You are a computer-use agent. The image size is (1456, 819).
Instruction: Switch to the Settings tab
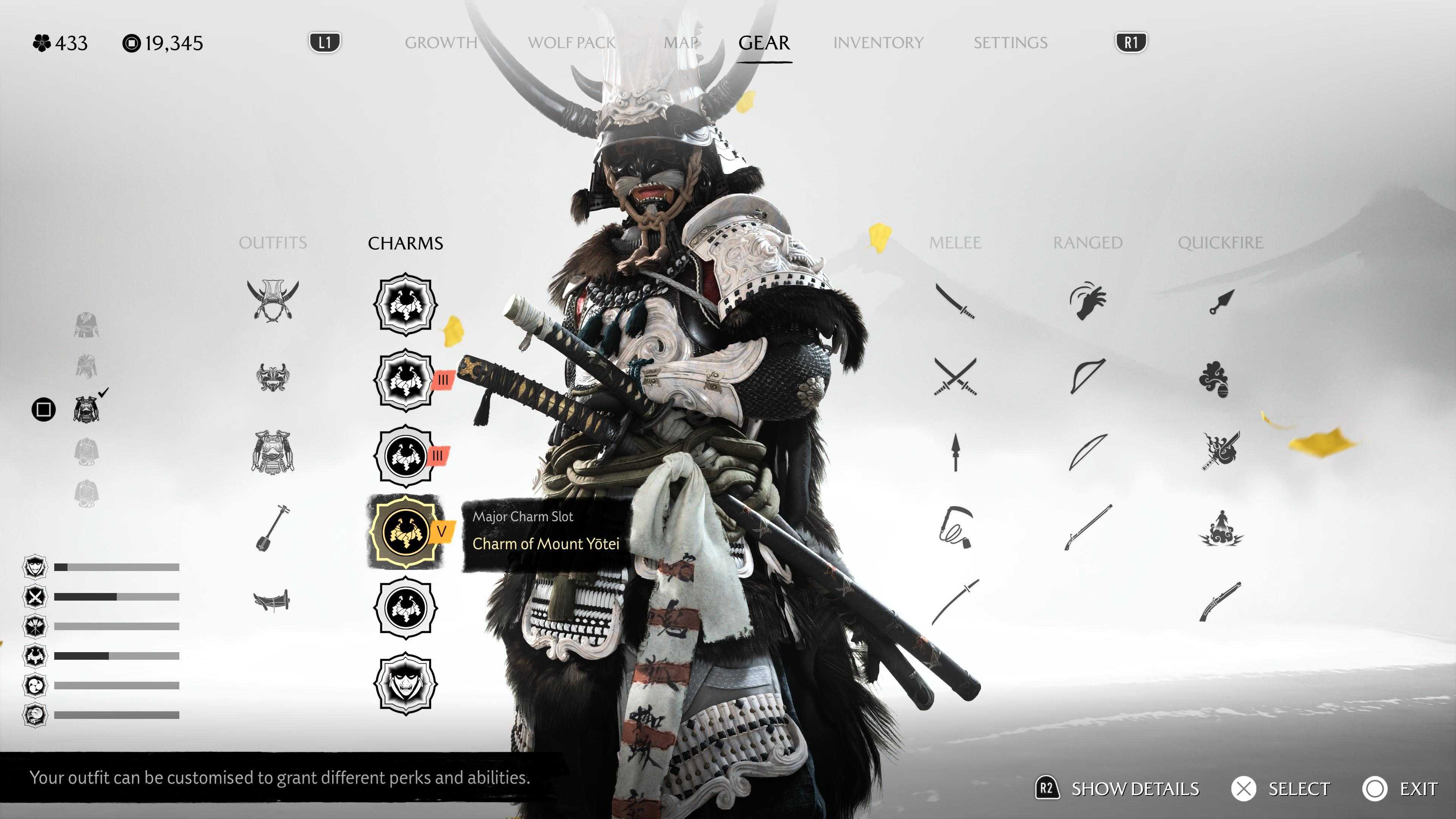click(1010, 43)
